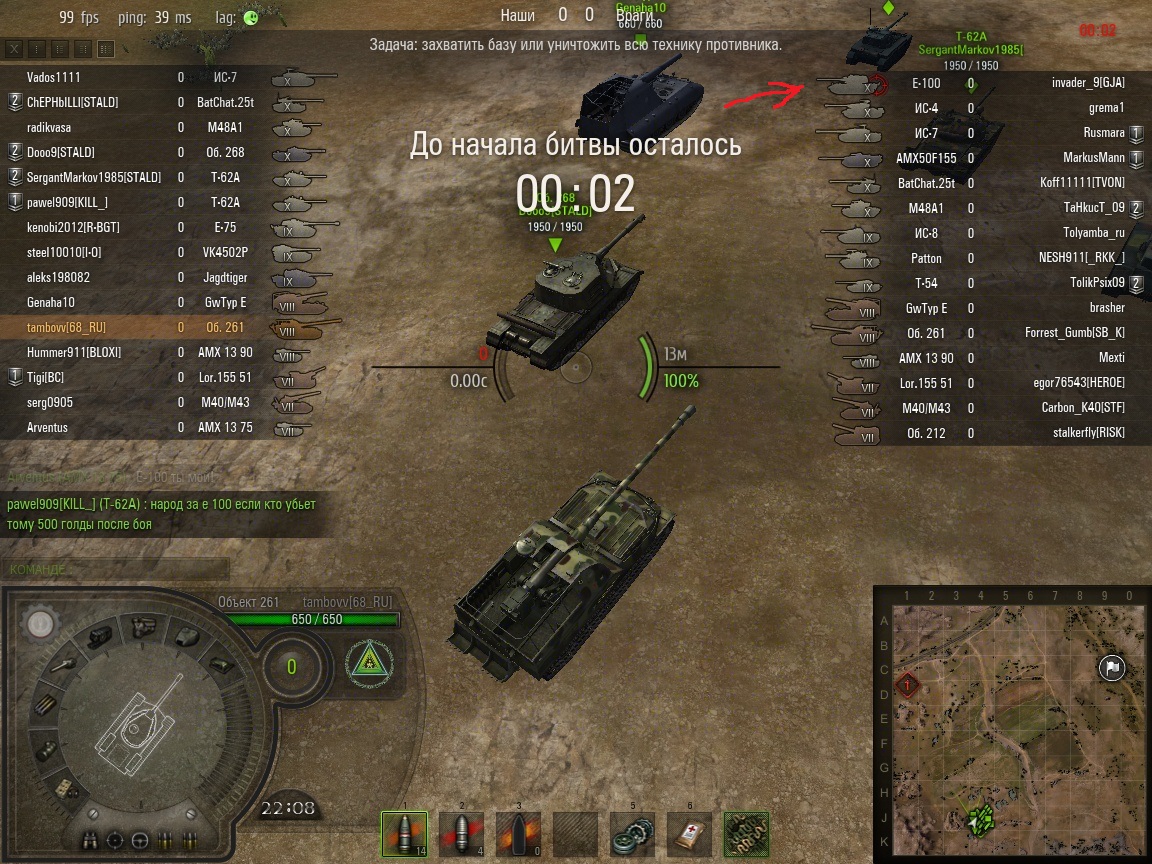
Task: Switch player list to the full-detail view
Action: (x=105, y=48)
